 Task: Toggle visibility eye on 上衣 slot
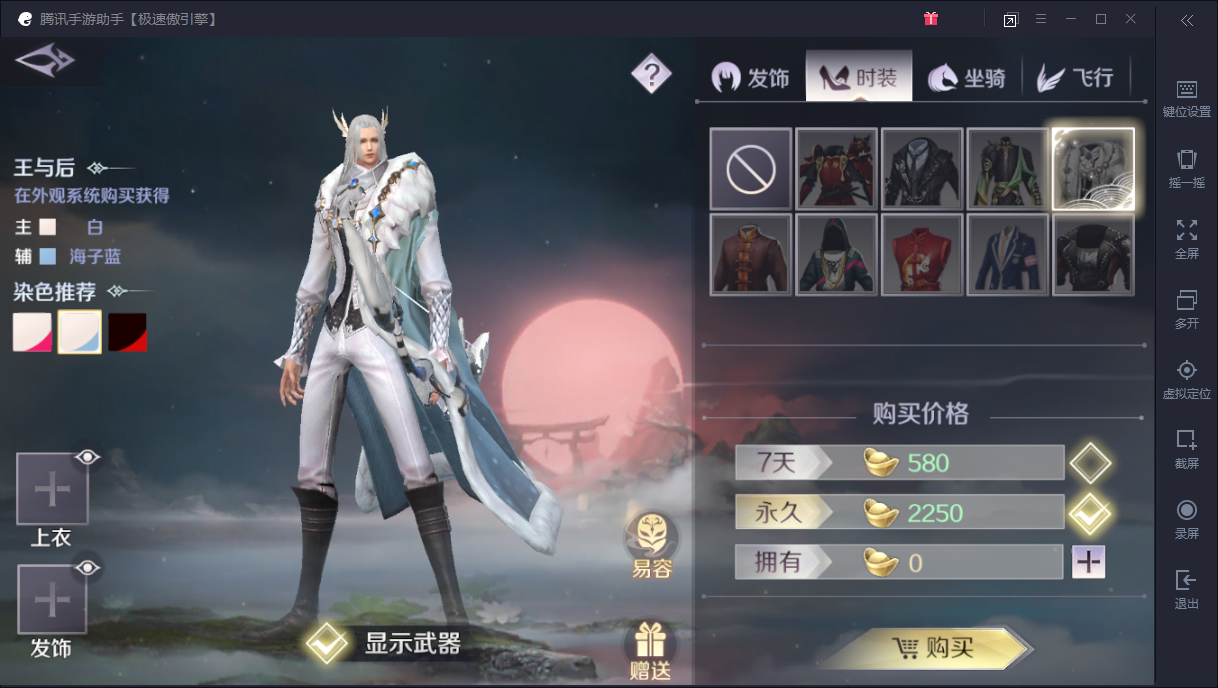tap(89, 458)
